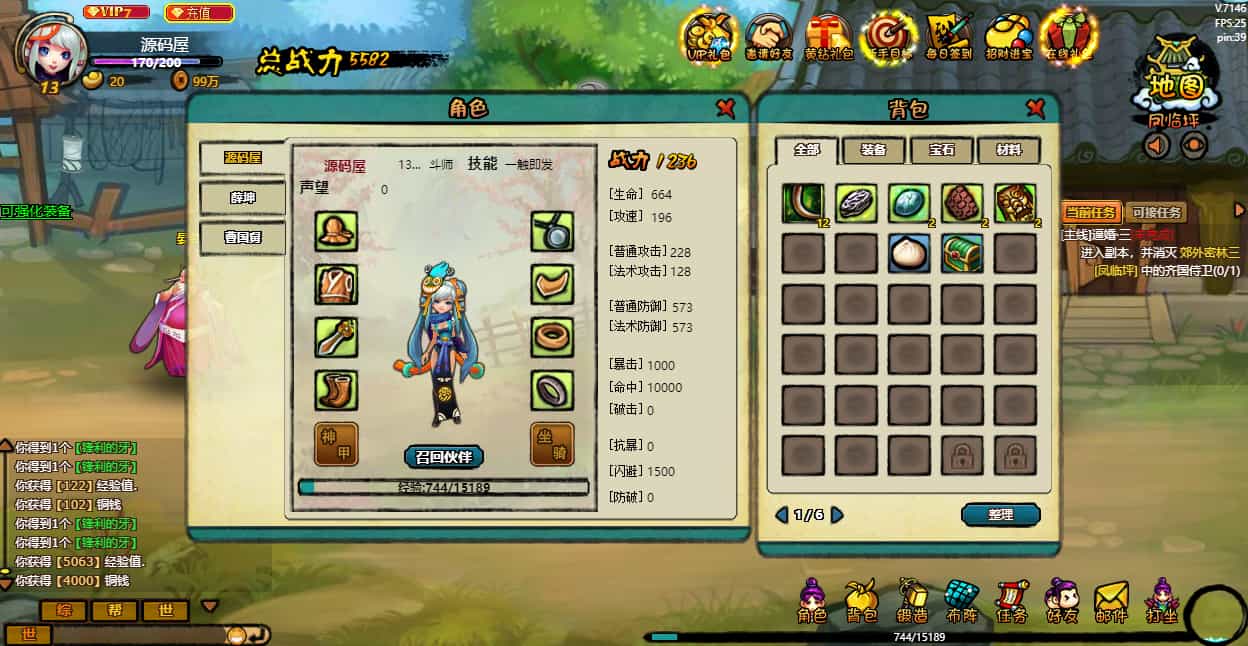Open the 神甲 divine armor slot
The width and height of the screenshot is (1248, 646).
coord(336,443)
